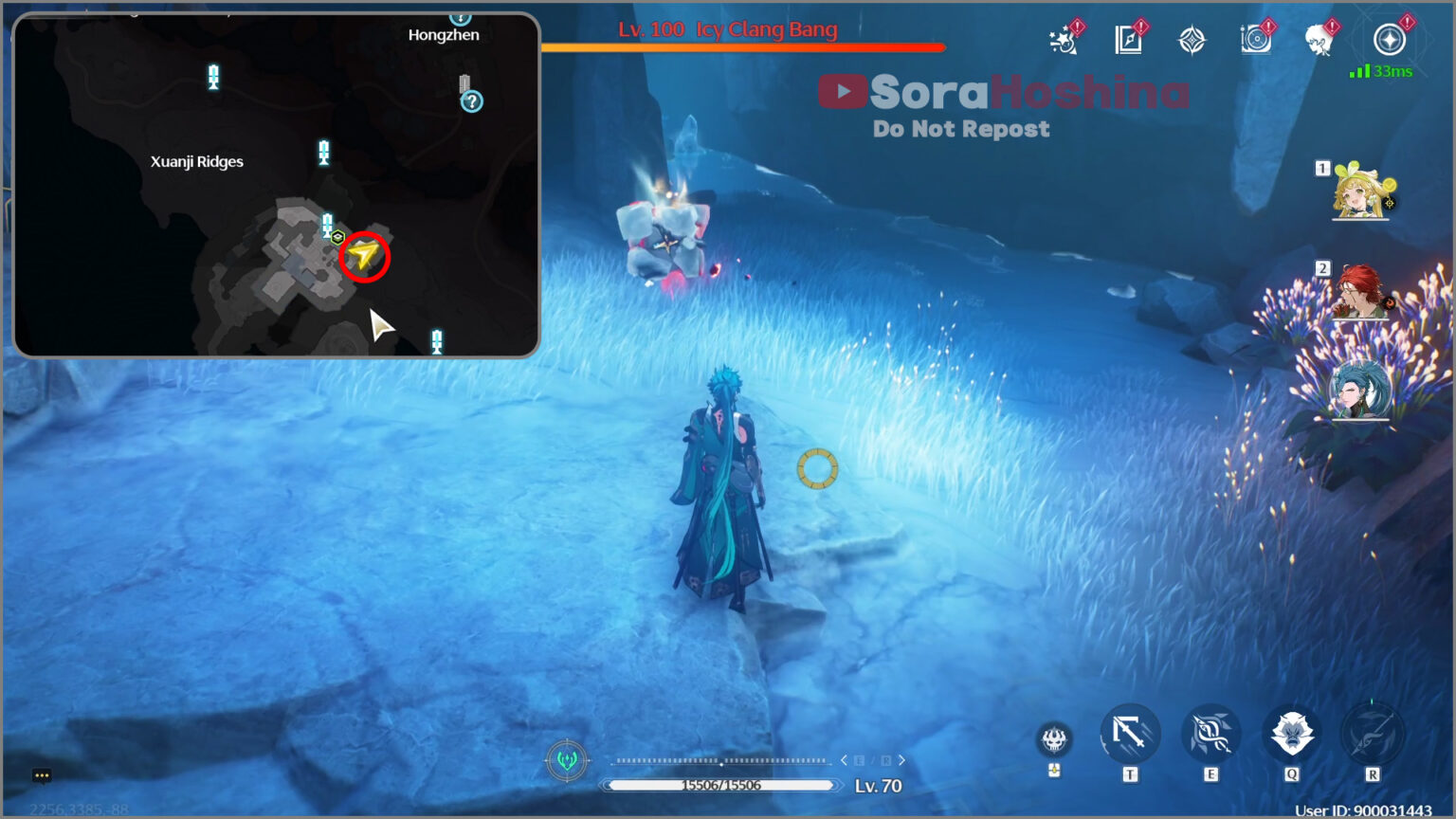This screenshot has width=1456, height=819.
Task: Open the chat ellipsis button bottom-left
Action: (x=40, y=775)
